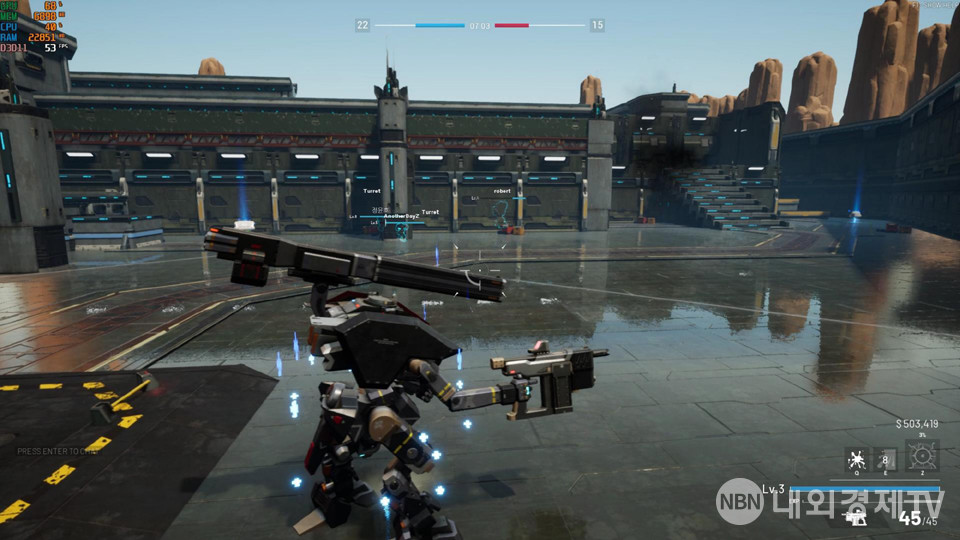Trigger the circular gear ultimate ability
The height and width of the screenshot is (540, 960).
tap(922, 457)
